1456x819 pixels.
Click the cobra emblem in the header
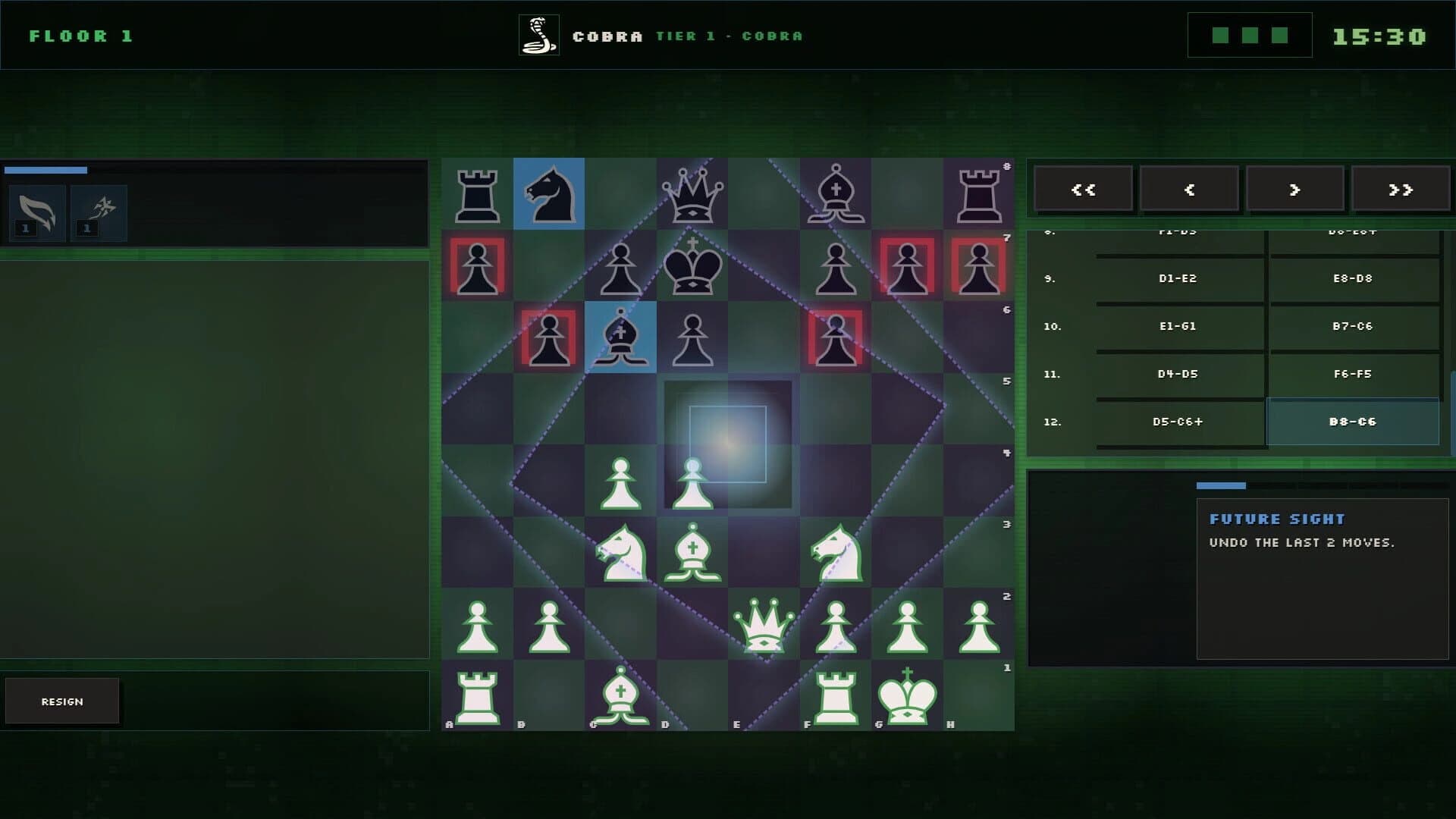click(539, 35)
